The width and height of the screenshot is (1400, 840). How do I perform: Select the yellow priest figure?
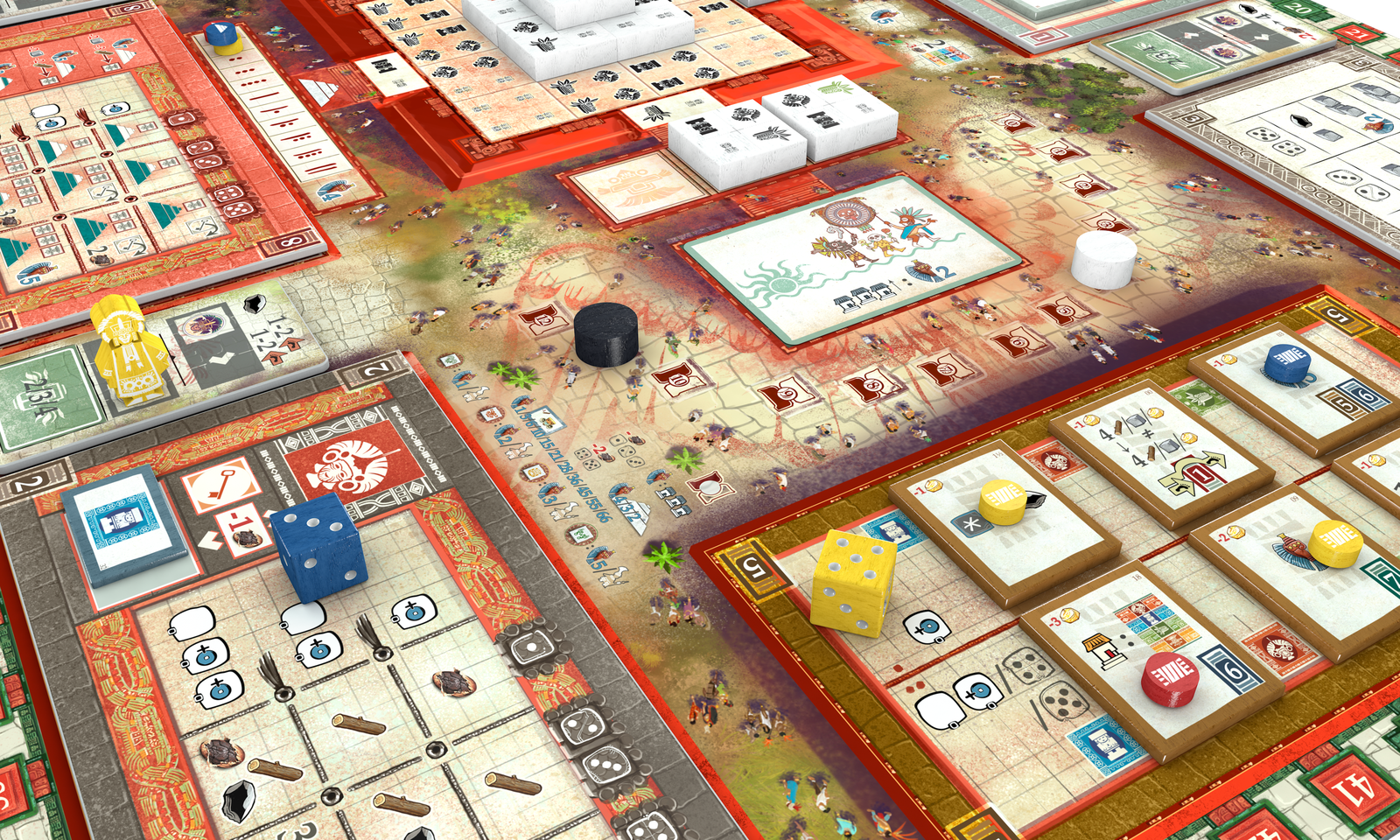129,352
